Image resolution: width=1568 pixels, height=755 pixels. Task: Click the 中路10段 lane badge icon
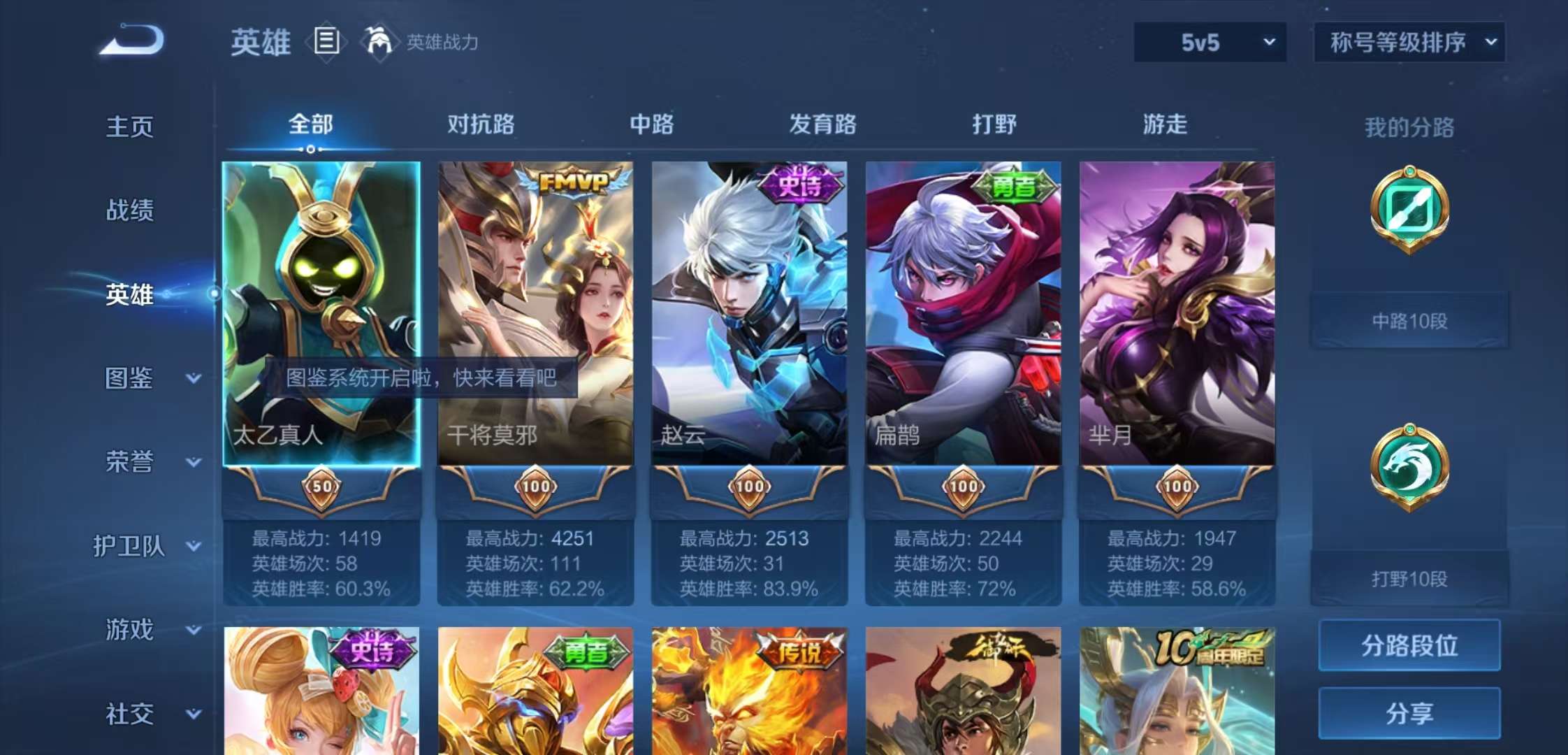point(1409,210)
